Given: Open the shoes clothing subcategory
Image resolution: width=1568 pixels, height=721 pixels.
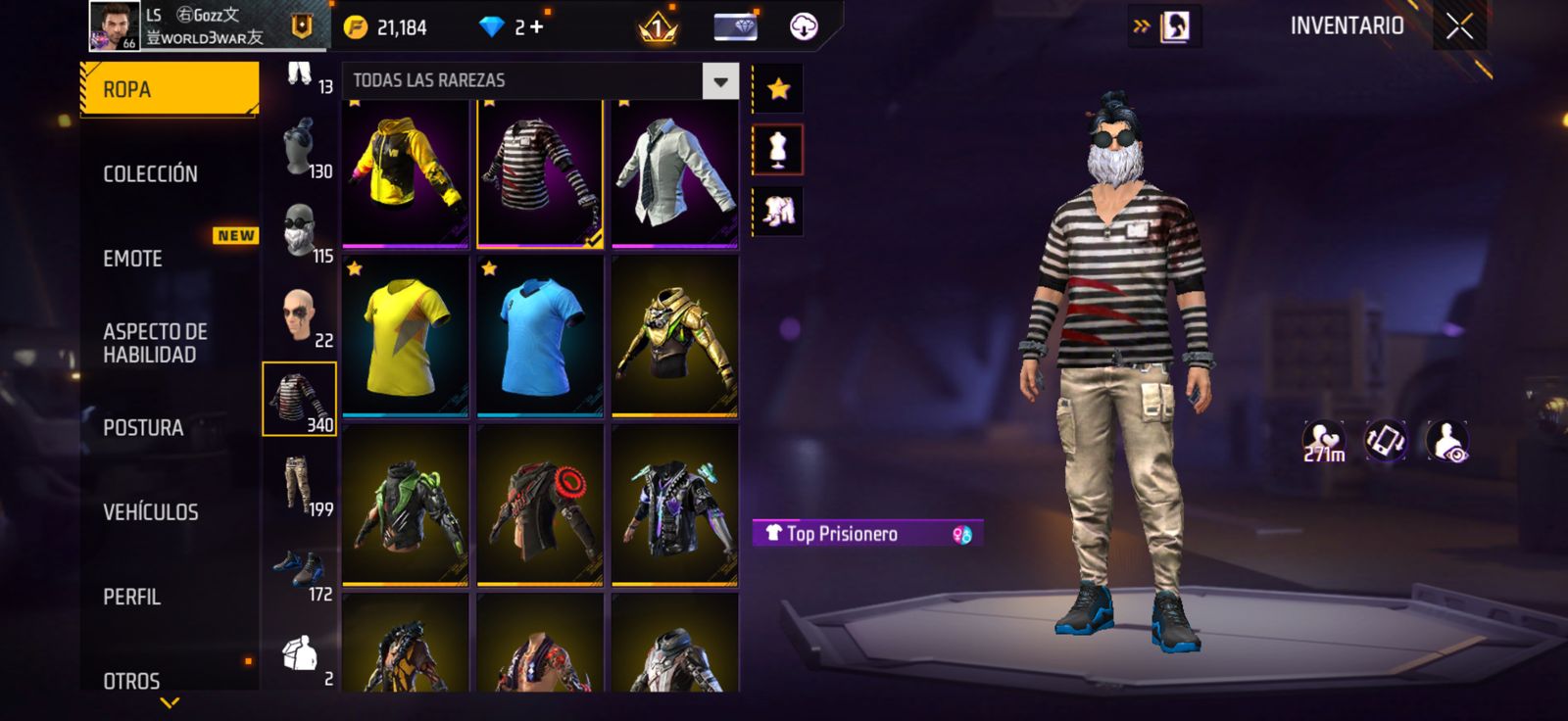Looking at the screenshot, I should point(300,570).
